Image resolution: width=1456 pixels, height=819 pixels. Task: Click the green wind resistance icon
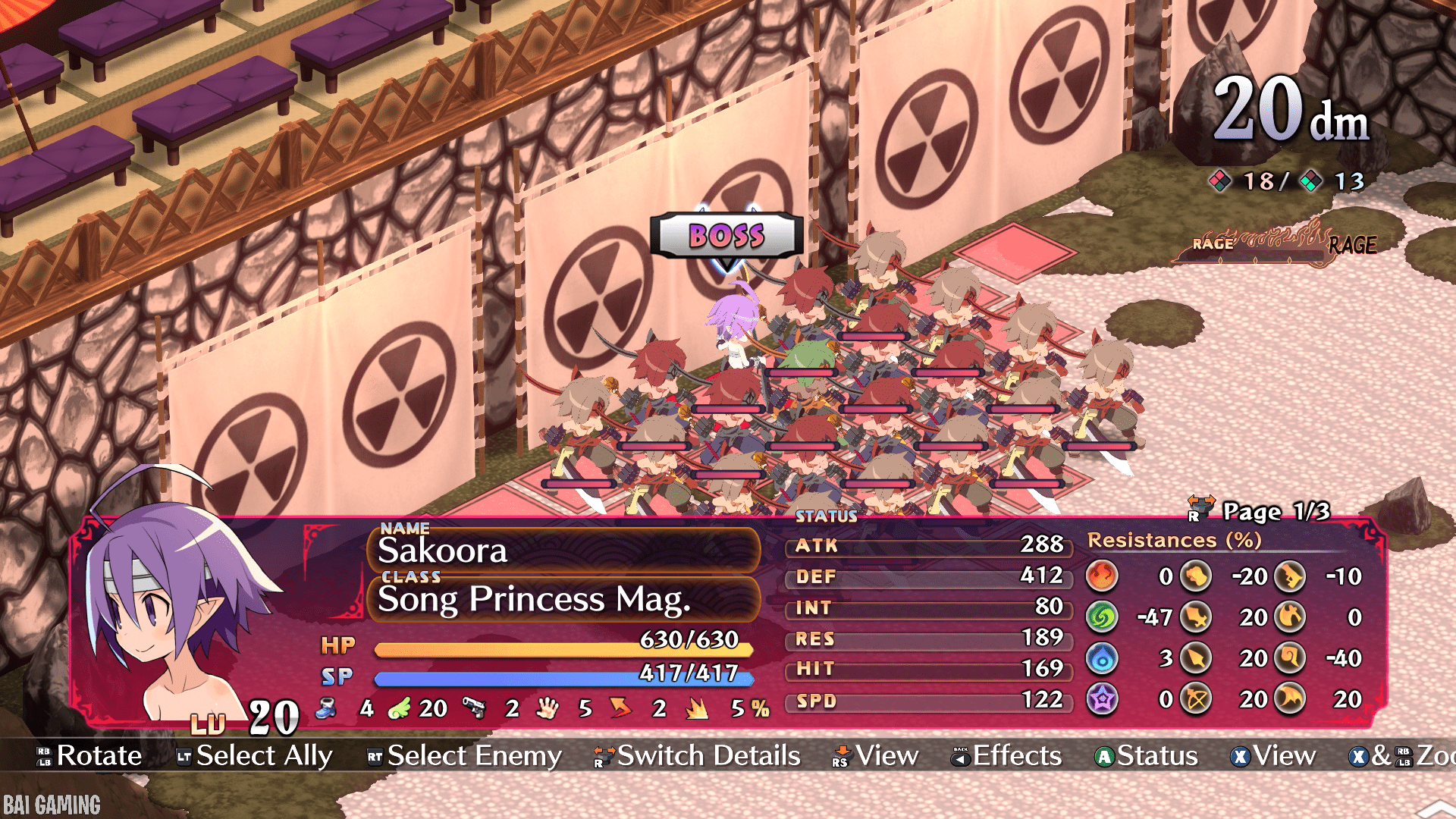point(1102,617)
